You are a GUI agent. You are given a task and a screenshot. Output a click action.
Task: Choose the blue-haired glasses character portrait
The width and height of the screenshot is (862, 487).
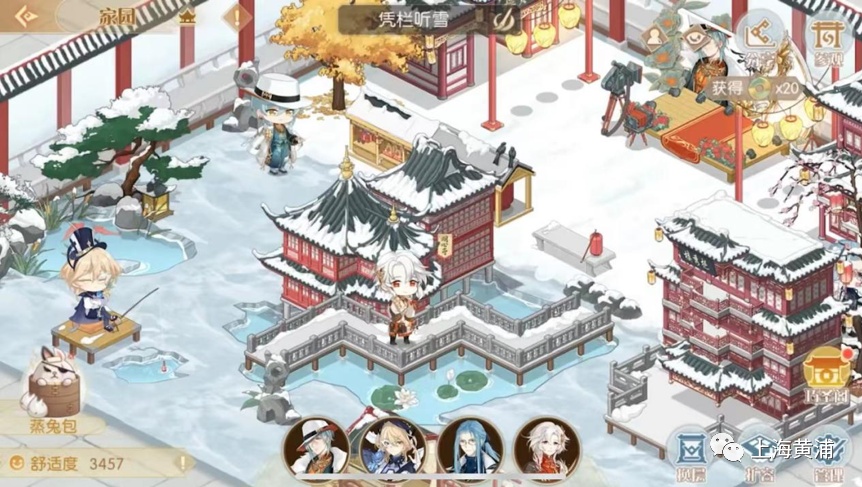(470, 449)
